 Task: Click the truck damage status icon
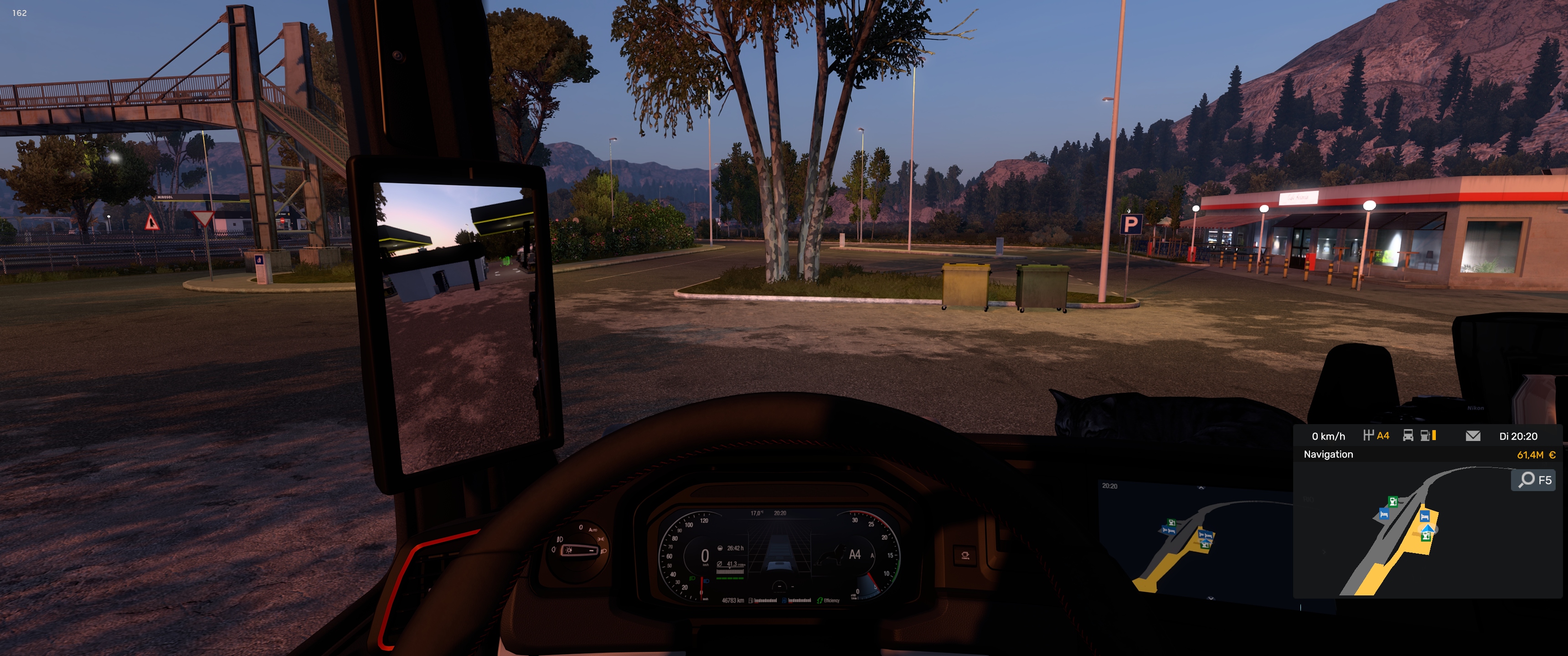1408,436
